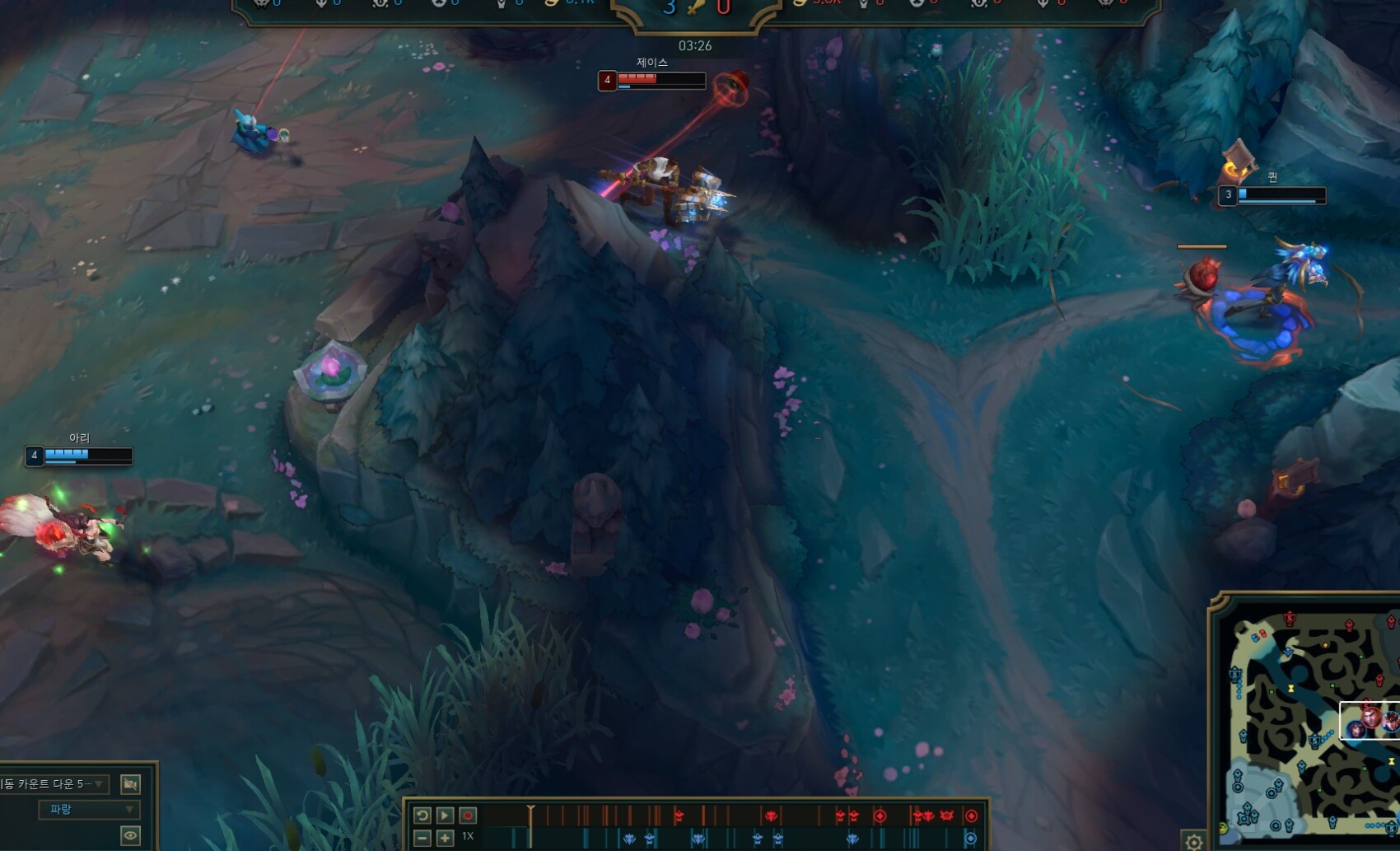Jump to the blue turret marker at the timeline's end
This screenshot has height=851, width=1400.
click(x=970, y=839)
